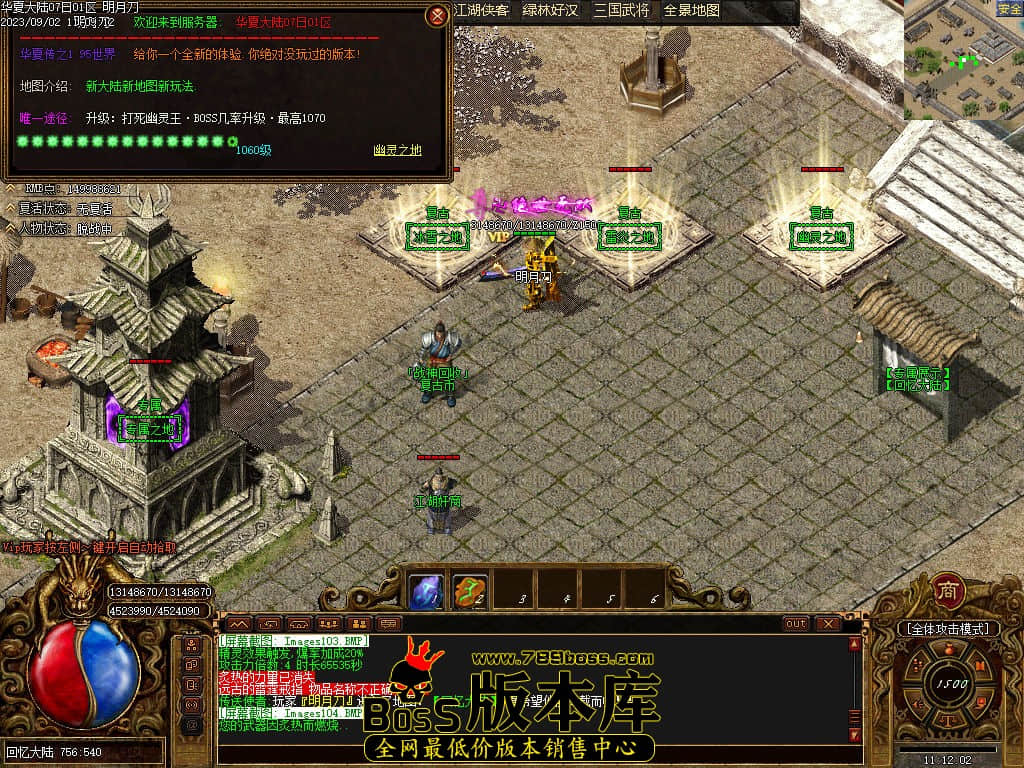Use the orange scroll hotbar item
This screenshot has height=768, width=1024.
tap(470, 591)
